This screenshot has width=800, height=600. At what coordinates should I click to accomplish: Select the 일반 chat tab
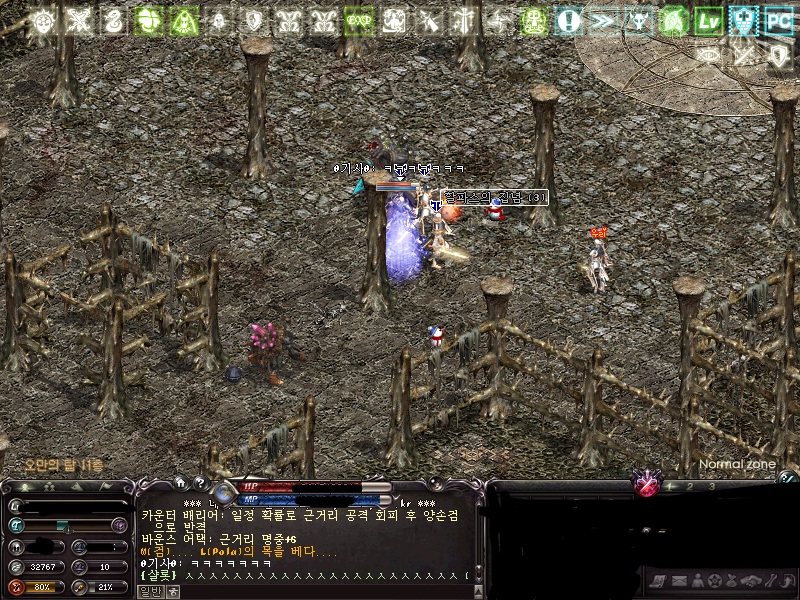149,591
